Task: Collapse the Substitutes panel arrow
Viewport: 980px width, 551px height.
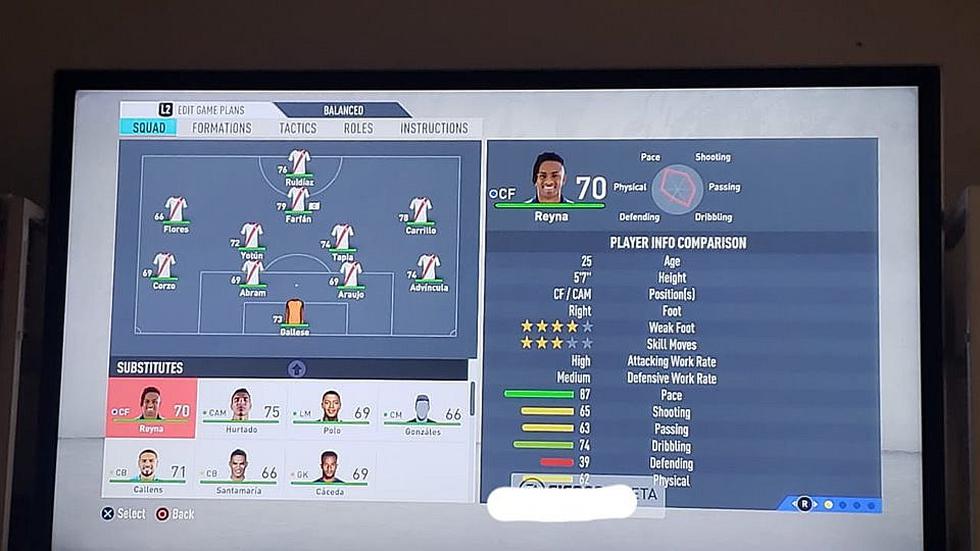Action: tap(297, 368)
